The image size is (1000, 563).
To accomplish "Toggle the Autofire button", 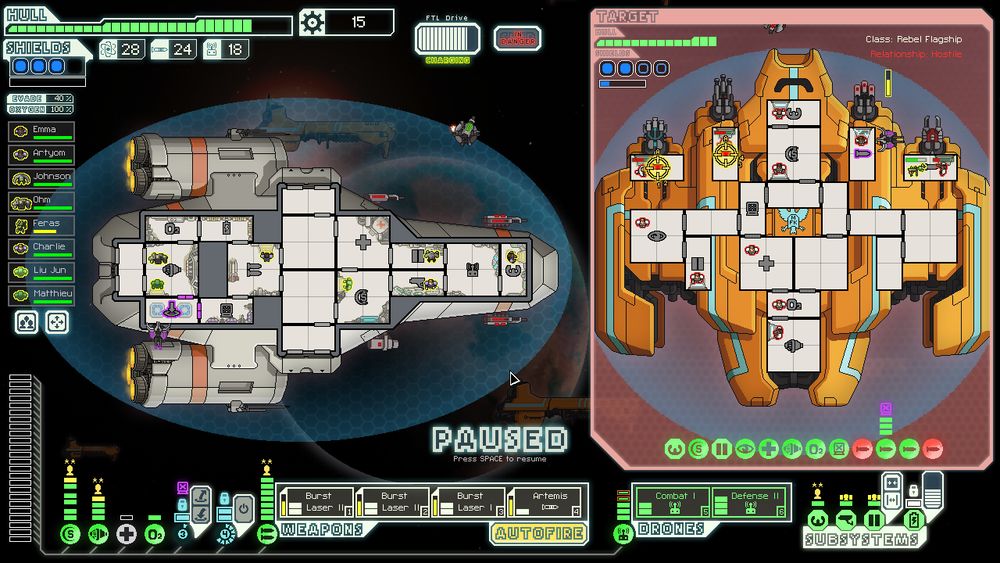I will 538,533.
